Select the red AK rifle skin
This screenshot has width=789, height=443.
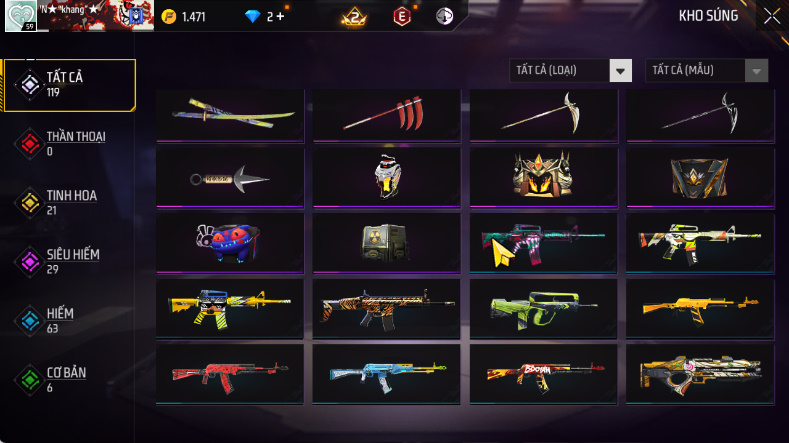pyautogui.click(x=230, y=372)
